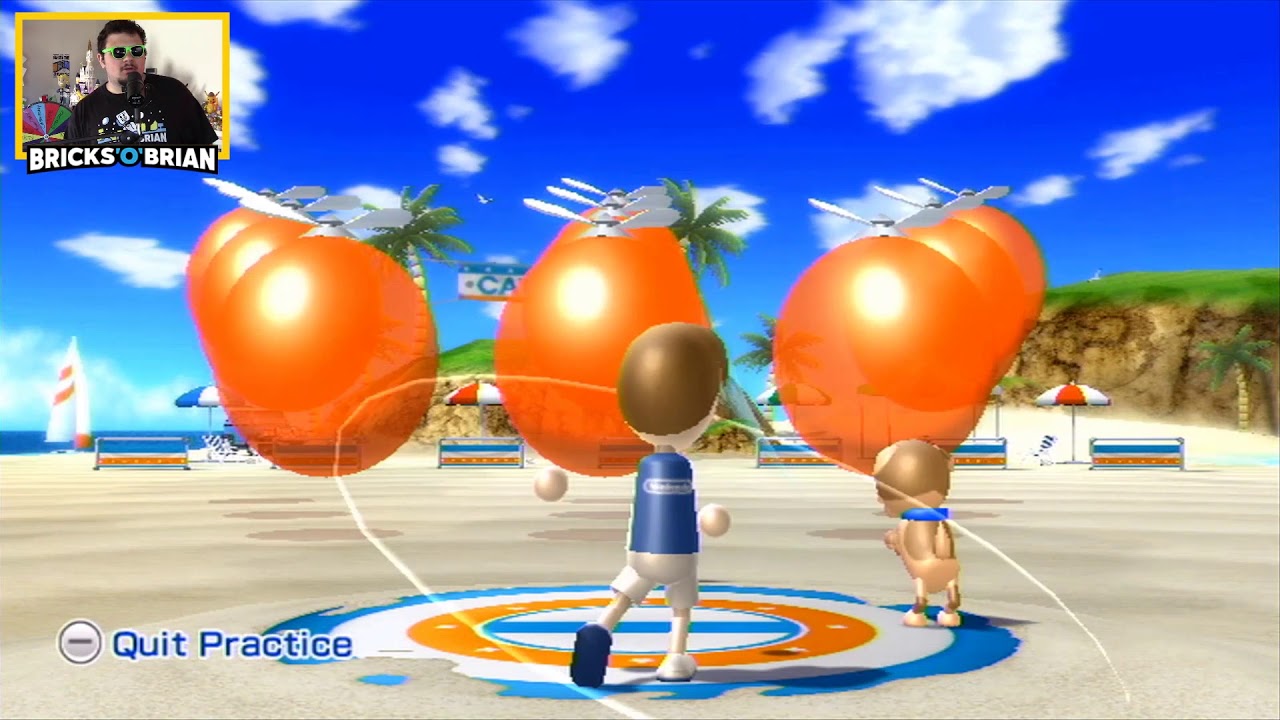Switch to the Bricks'O'Brian nameplate

pos(122,157)
